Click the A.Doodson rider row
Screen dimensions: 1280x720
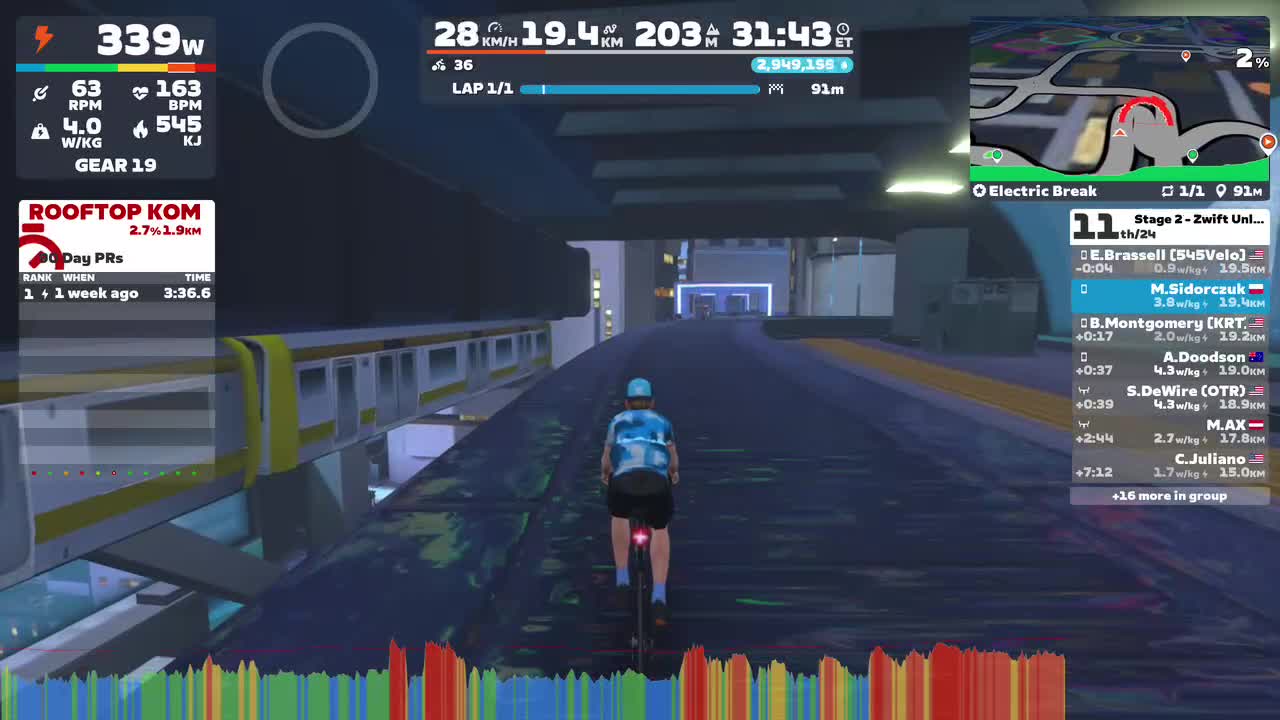click(1170, 363)
